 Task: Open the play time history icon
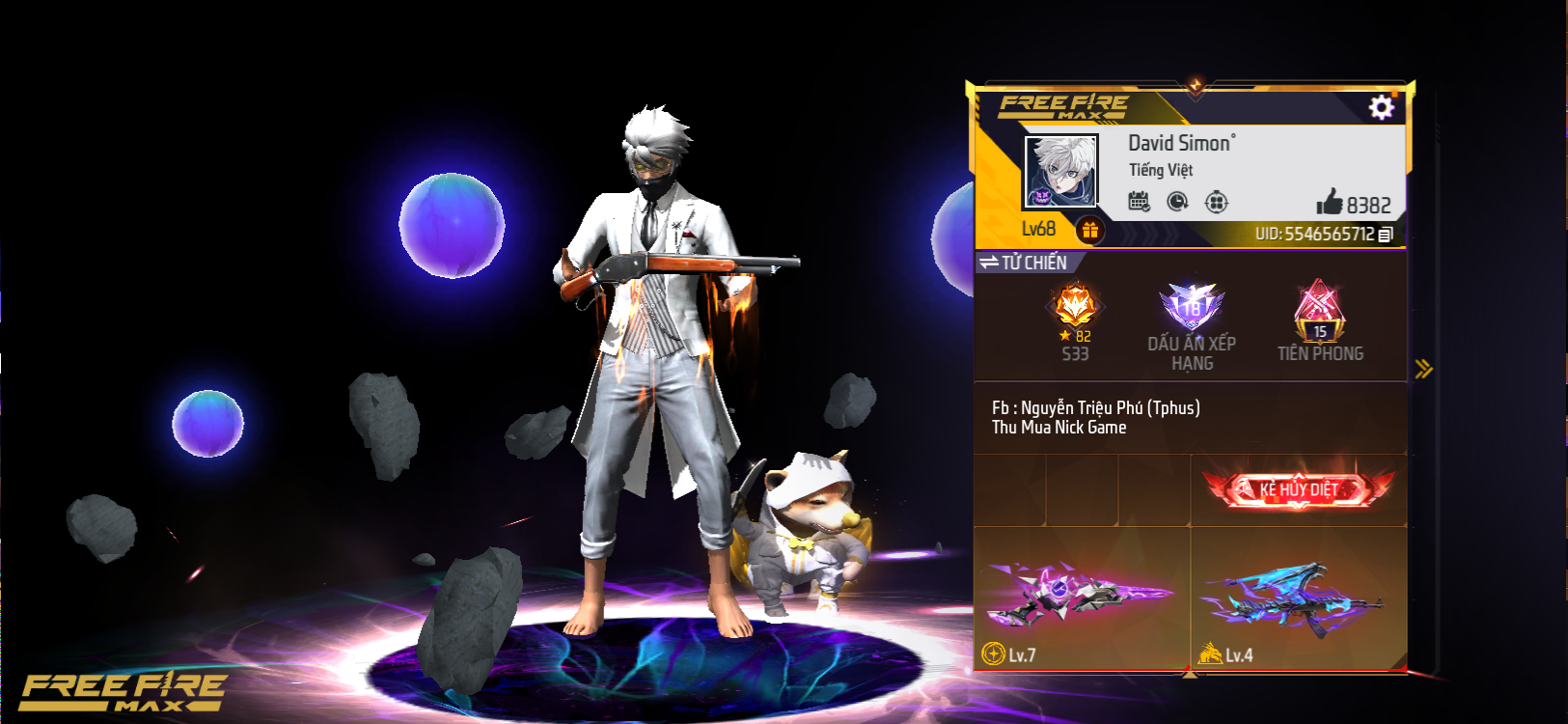1178,201
